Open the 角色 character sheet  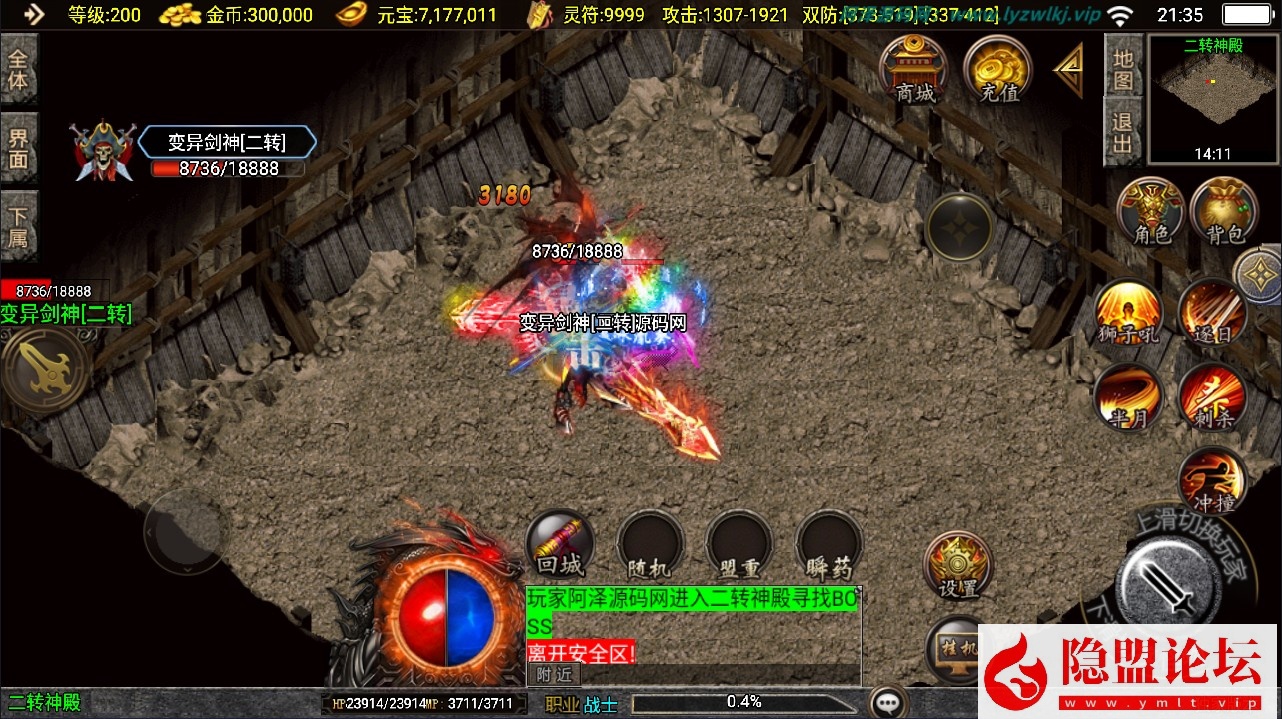[x=1150, y=212]
